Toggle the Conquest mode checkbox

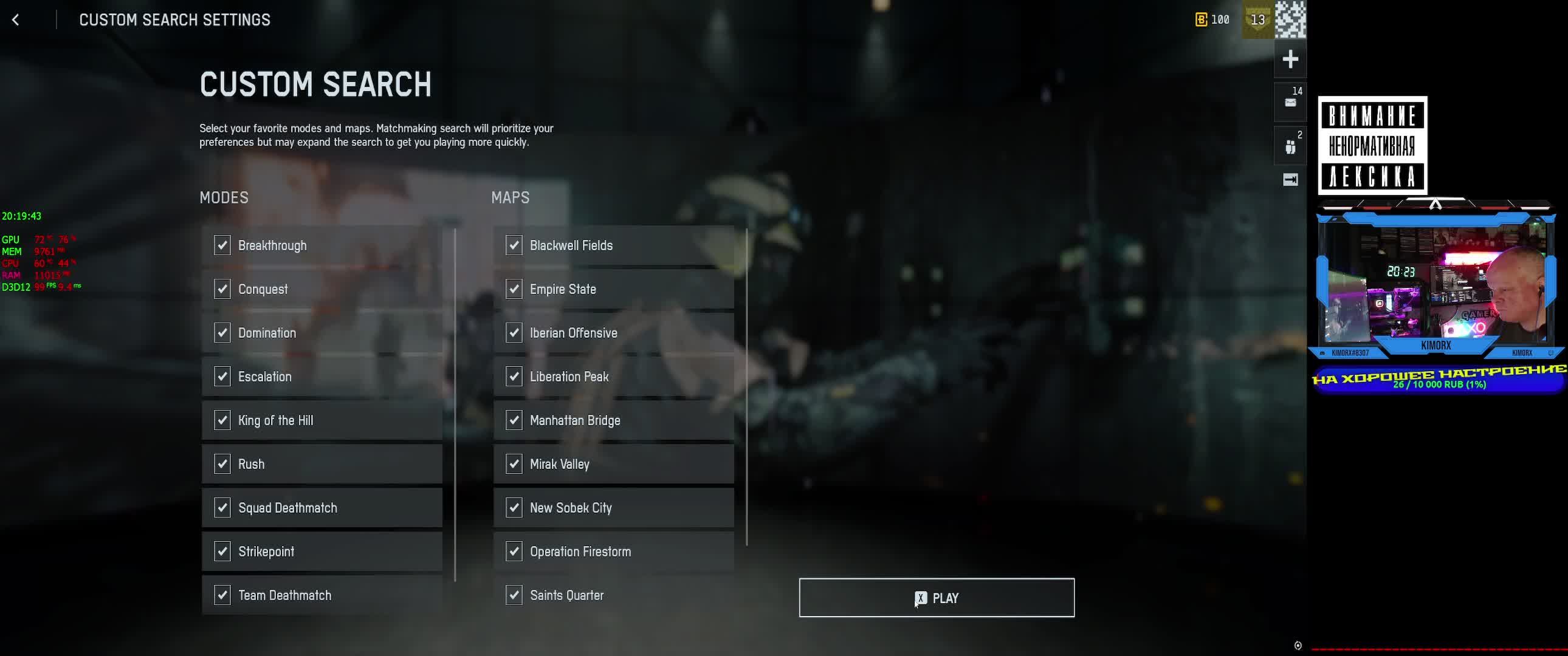click(x=222, y=289)
